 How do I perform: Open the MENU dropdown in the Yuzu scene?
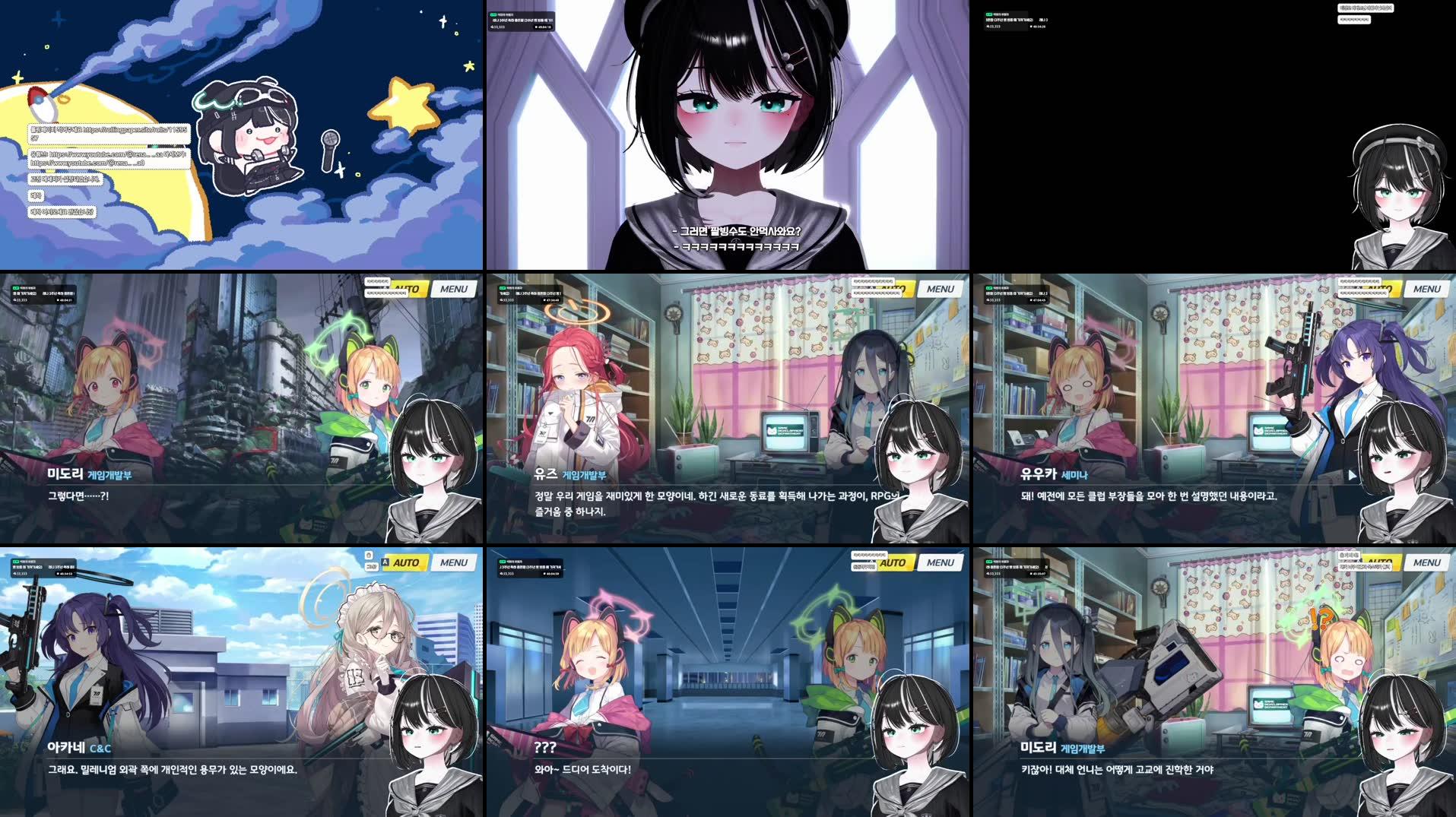(x=941, y=289)
